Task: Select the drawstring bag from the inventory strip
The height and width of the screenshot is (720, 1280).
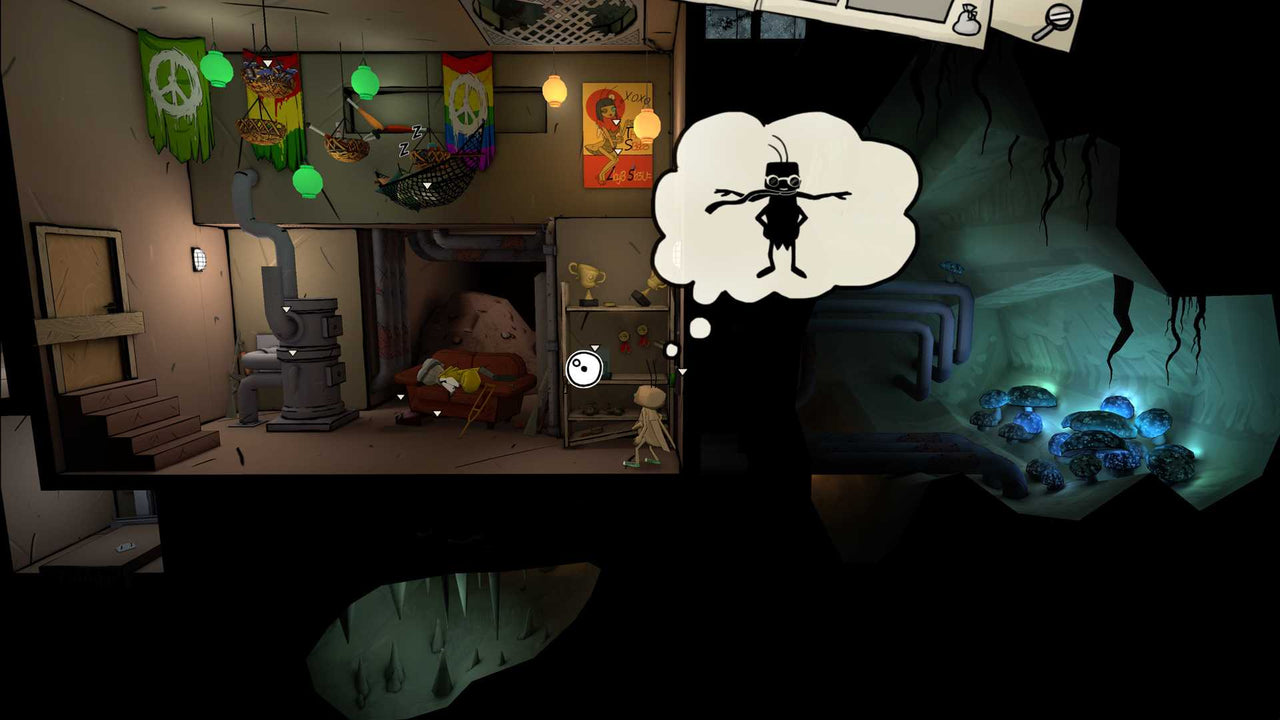Action: click(x=967, y=22)
